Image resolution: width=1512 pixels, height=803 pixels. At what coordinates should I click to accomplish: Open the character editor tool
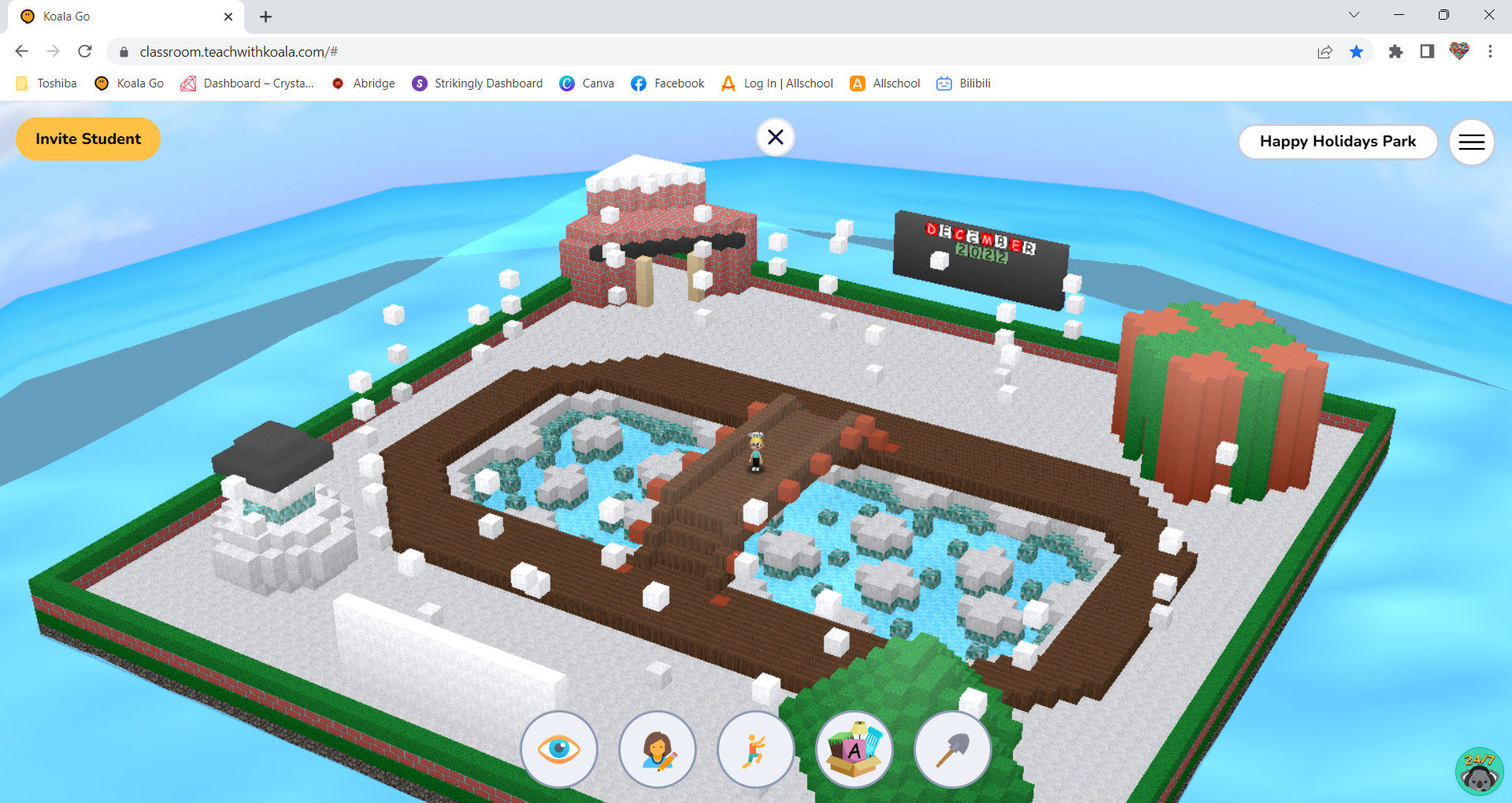click(658, 749)
